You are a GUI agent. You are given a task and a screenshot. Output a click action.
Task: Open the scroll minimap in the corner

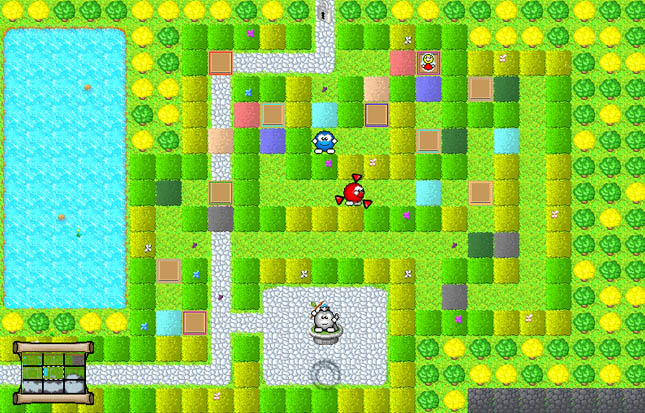pyautogui.click(x=53, y=367)
